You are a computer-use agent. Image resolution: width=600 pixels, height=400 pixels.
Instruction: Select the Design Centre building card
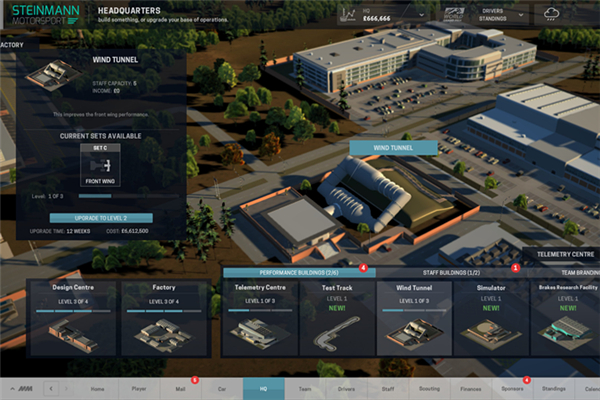pyautogui.click(x=74, y=315)
